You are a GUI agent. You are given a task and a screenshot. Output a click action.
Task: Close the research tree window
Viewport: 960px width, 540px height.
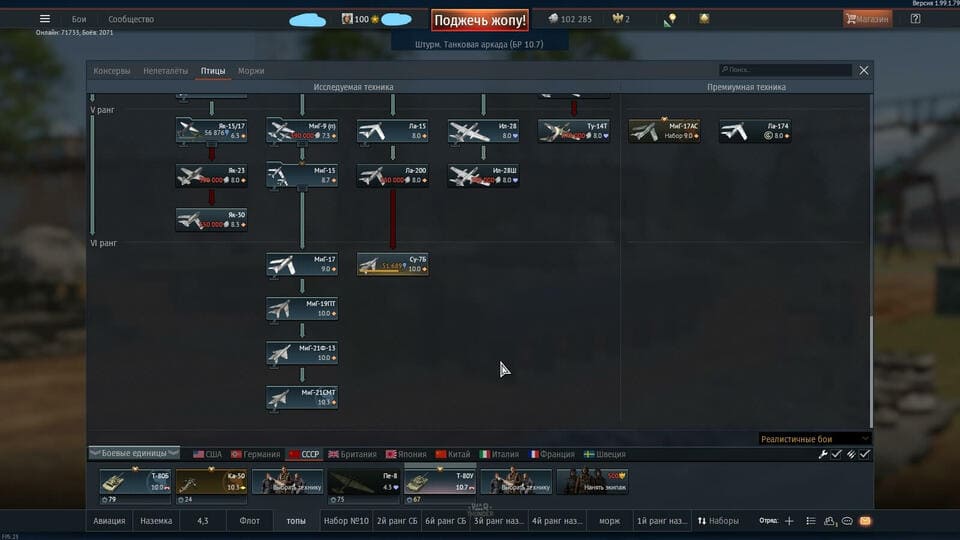(x=864, y=71)
